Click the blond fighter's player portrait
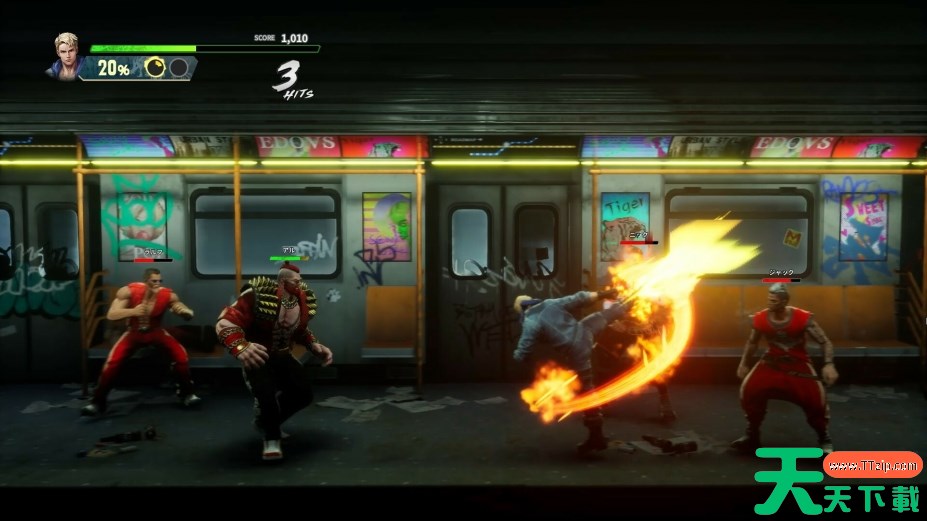Viewport: 927px width, 521px height. (x=63, y=55)
